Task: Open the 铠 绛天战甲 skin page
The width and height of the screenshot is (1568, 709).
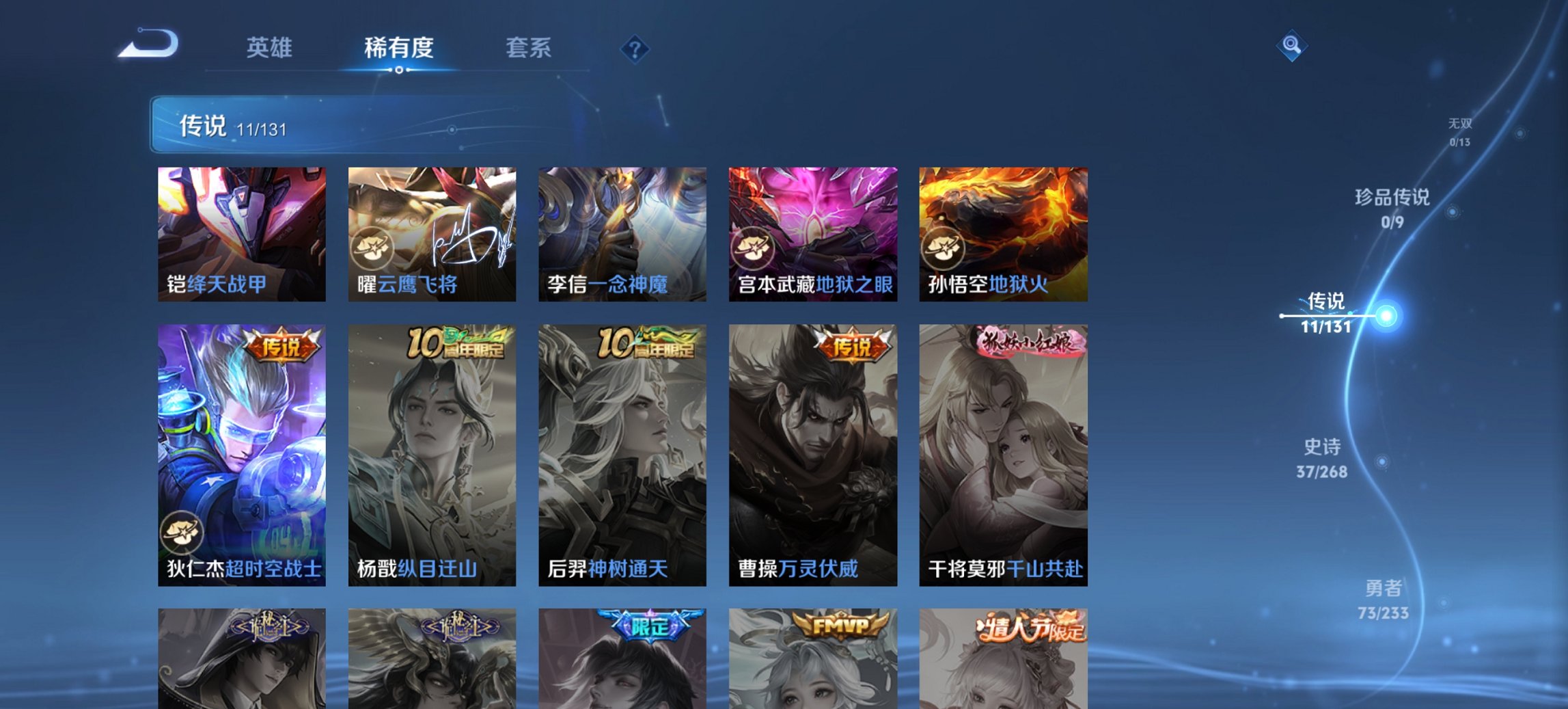Action: point(240,232)
